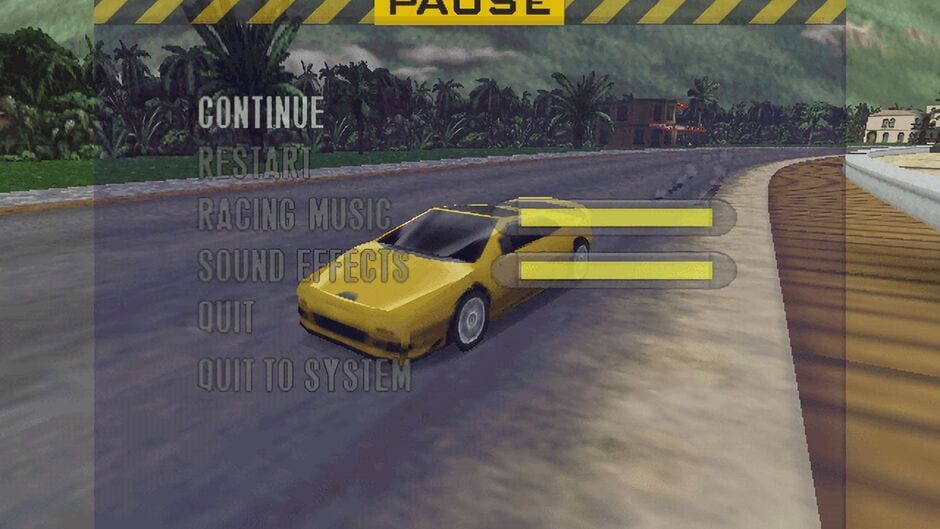Adjust the Racing Music volume bar
The height and width of the screenshot is (529, 940).
(x=616, y=217)
